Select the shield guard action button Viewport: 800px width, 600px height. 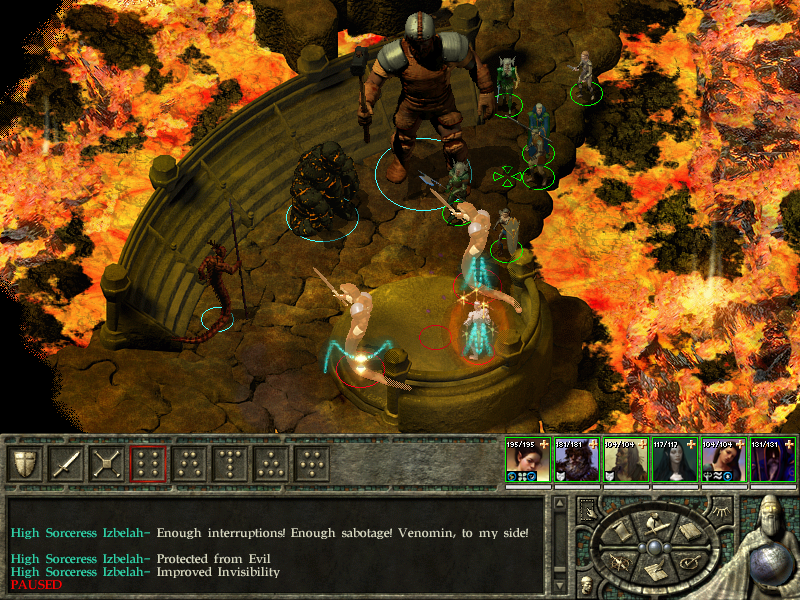pos(24,464)
